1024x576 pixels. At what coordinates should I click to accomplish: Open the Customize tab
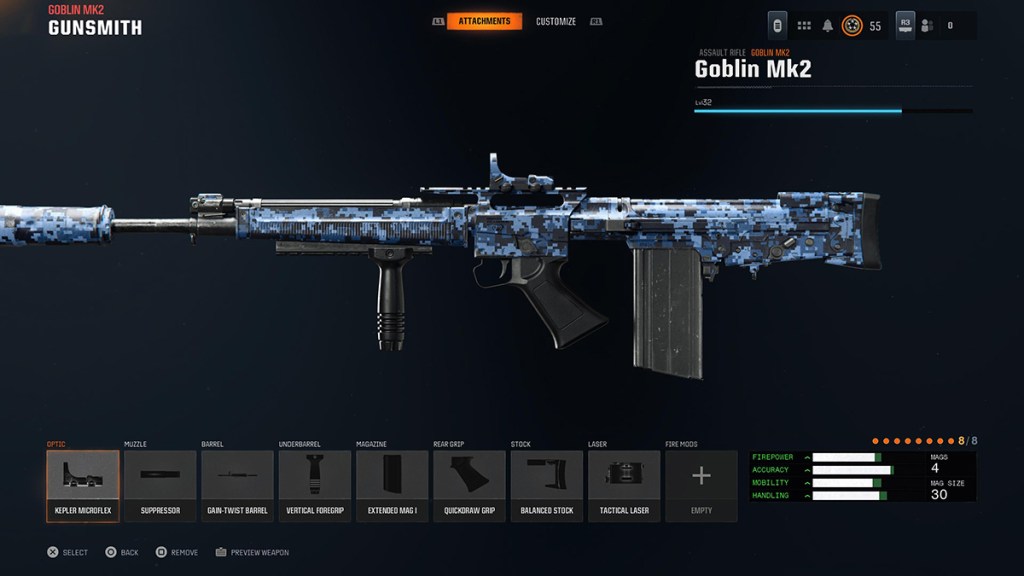[557, 21]
